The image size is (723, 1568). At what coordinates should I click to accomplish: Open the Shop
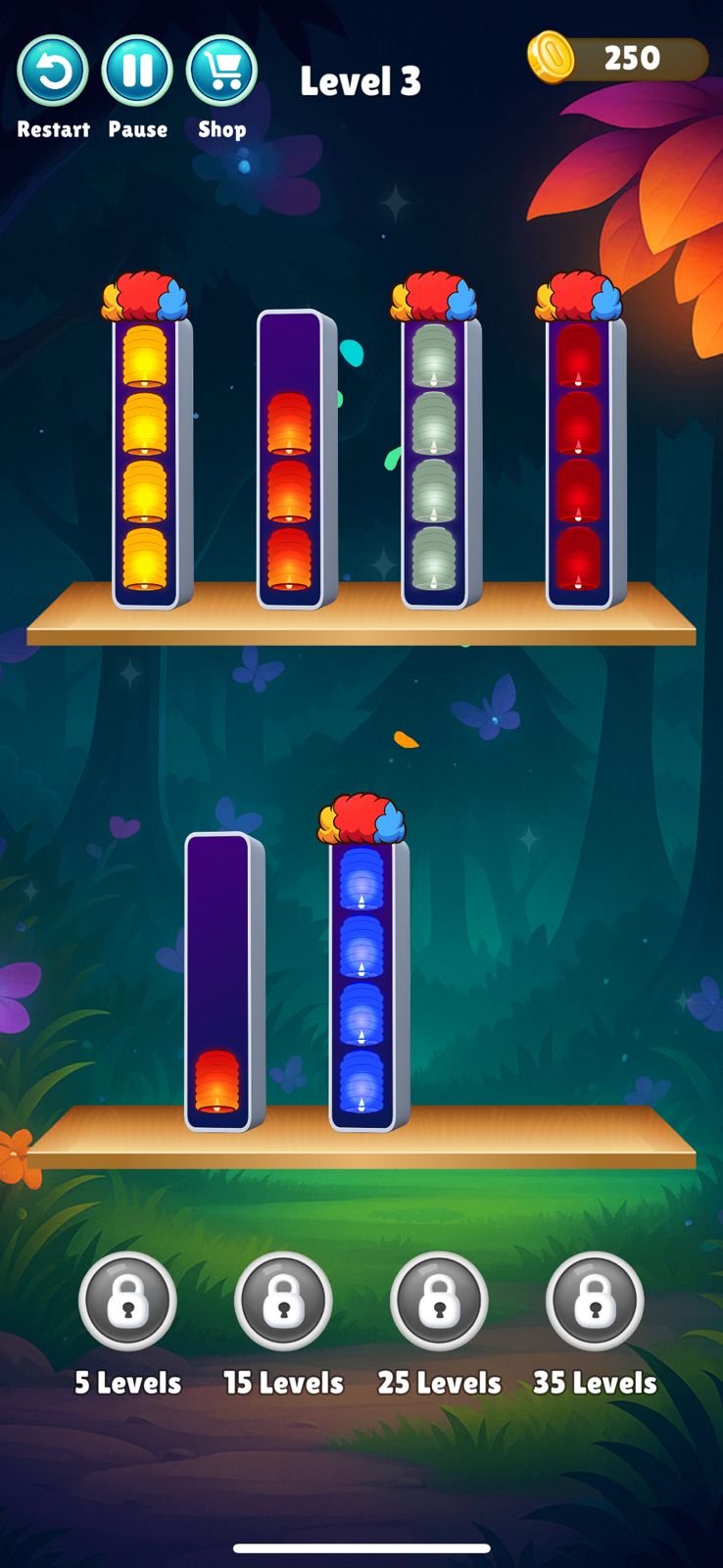[x=221, y=72]
